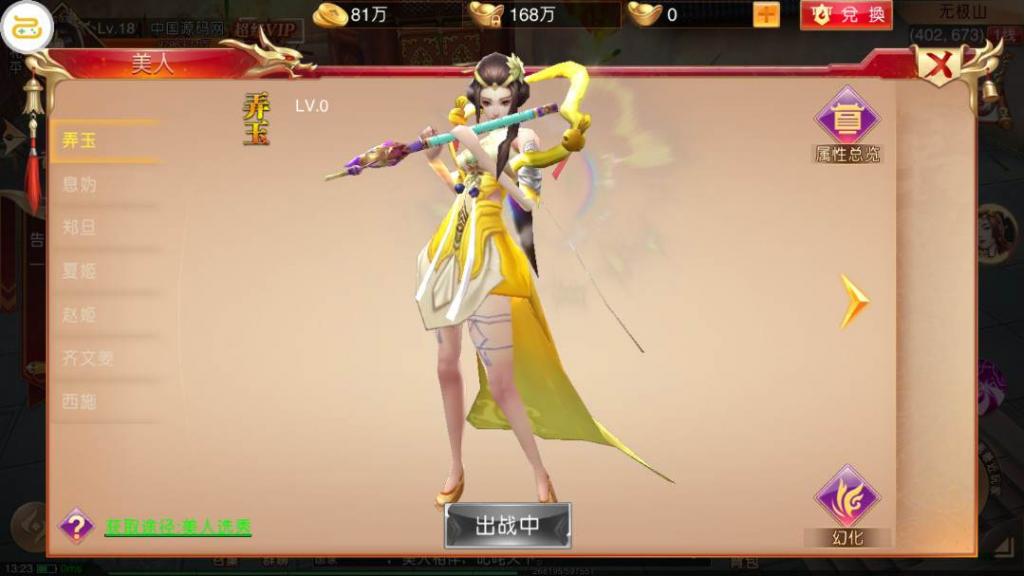Tap the yellow emulator logo icon
The image size is (1024, 576).
(27, 26)
